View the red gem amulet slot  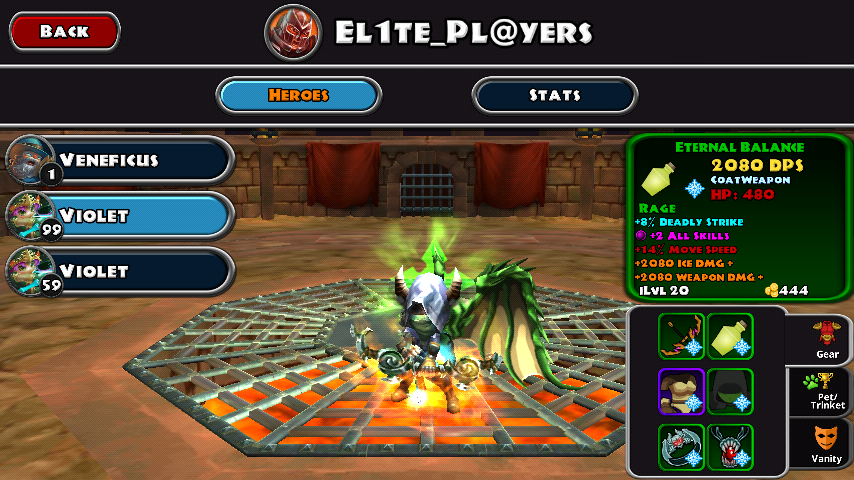point(730,446)
